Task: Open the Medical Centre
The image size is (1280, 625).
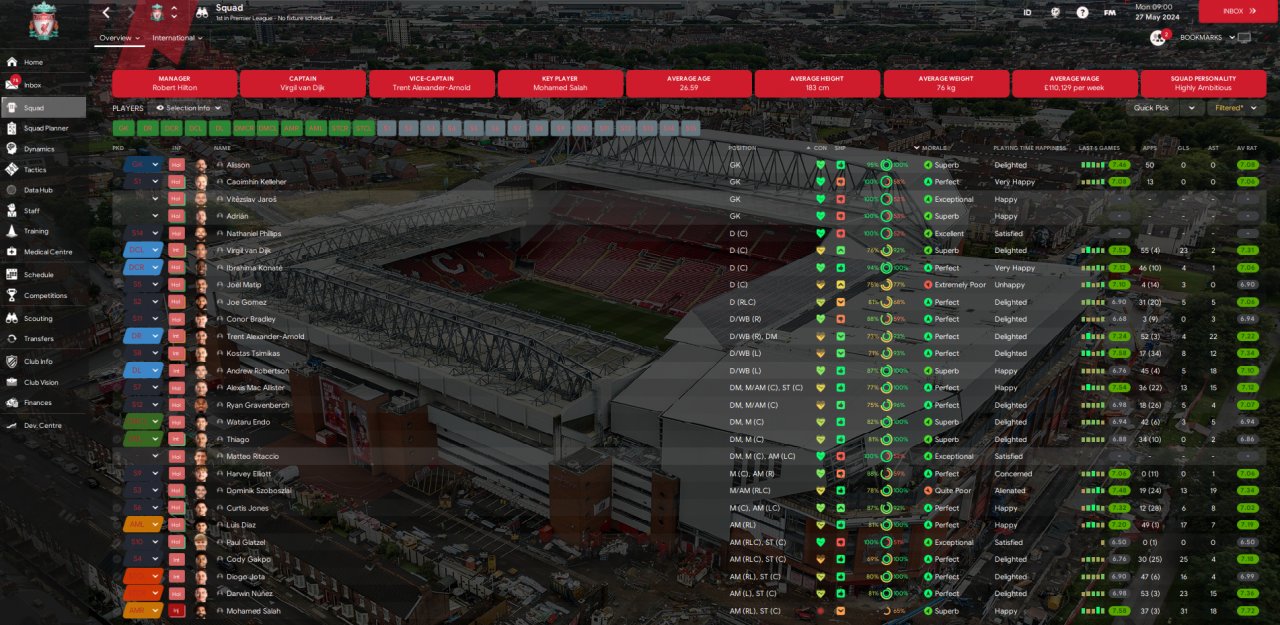Action: (47, 252)
